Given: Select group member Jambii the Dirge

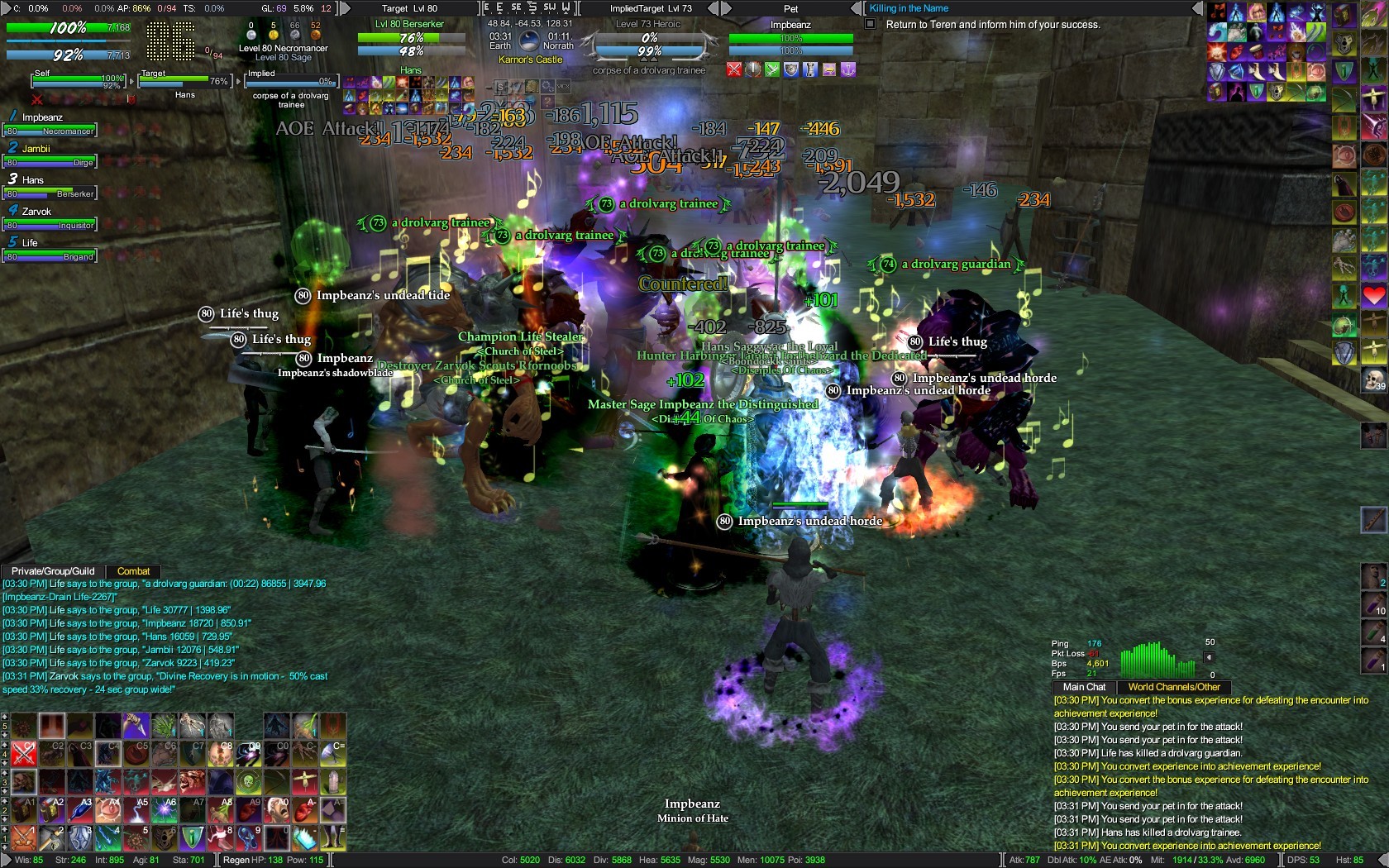Looking at the screenshot, I should tap(50, 156).
